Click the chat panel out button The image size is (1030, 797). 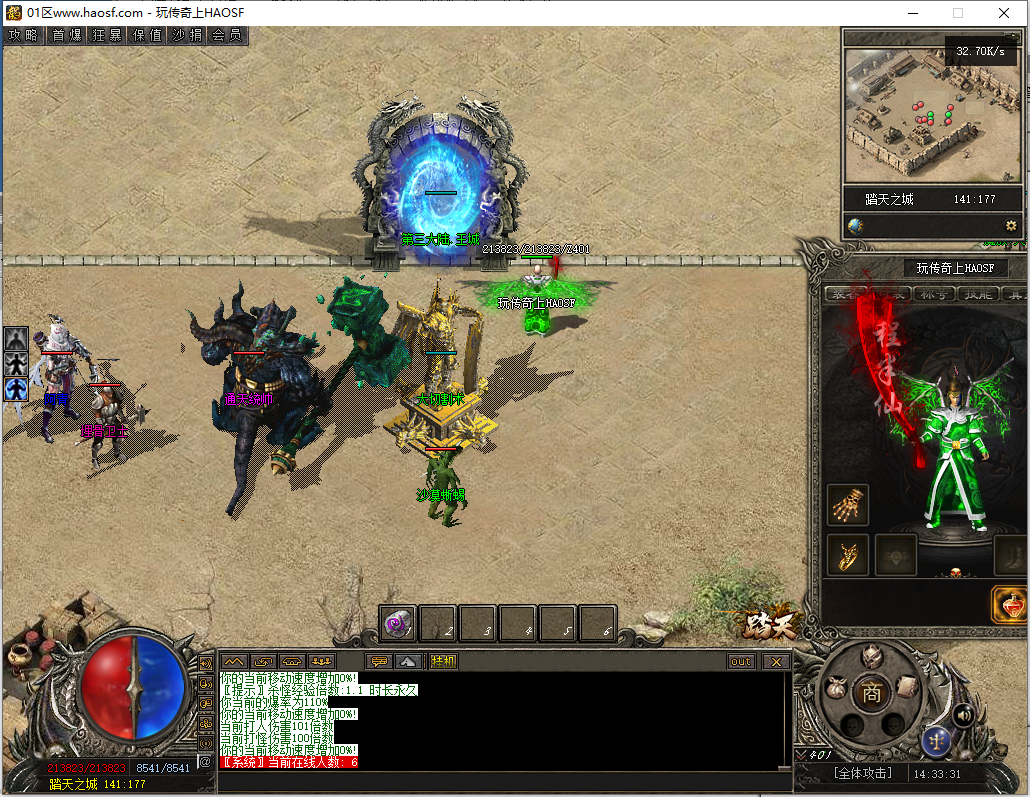point(741,661)
